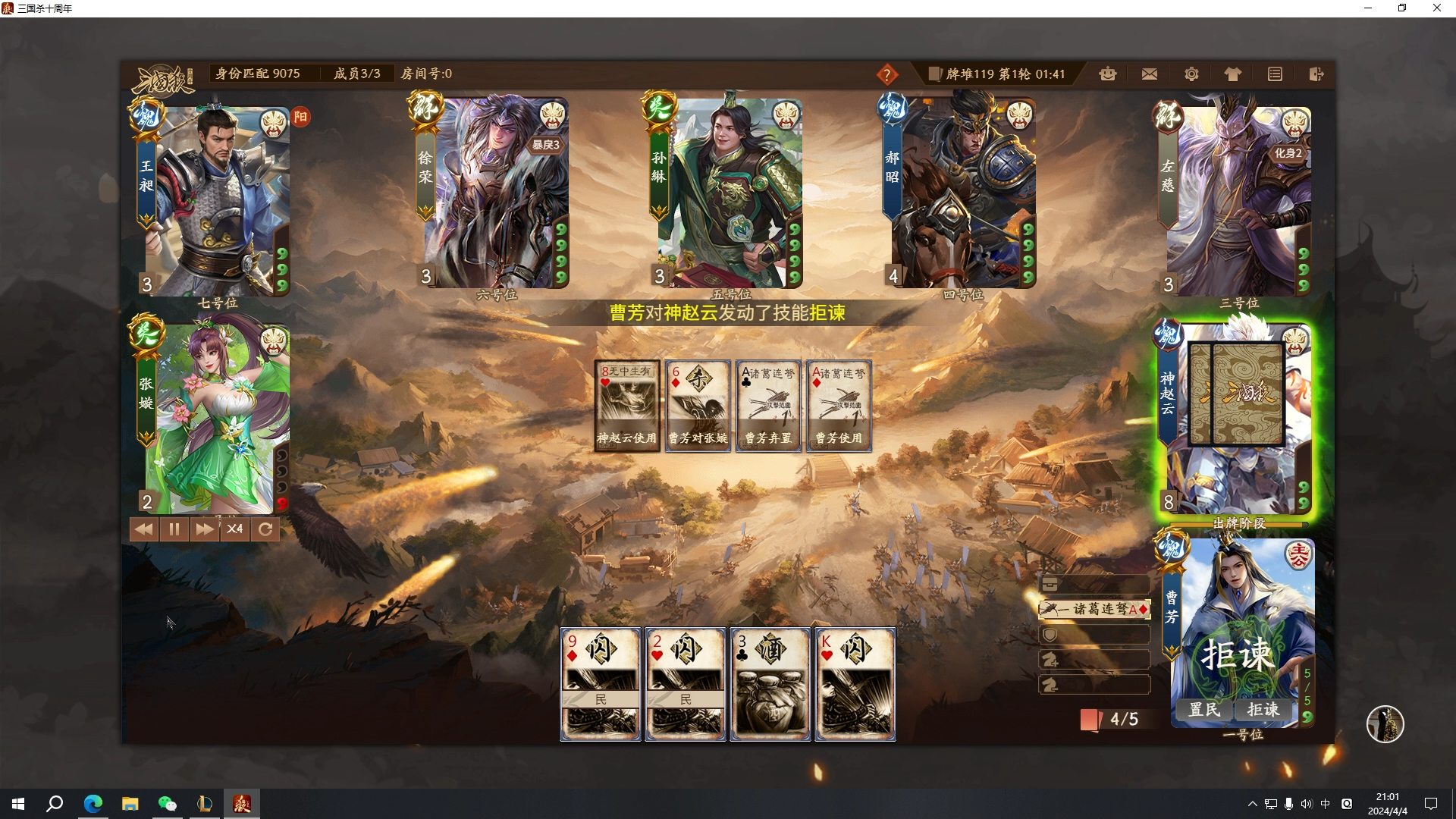
Task: Click the treasure chest equipment slot
Action: 1094,584
